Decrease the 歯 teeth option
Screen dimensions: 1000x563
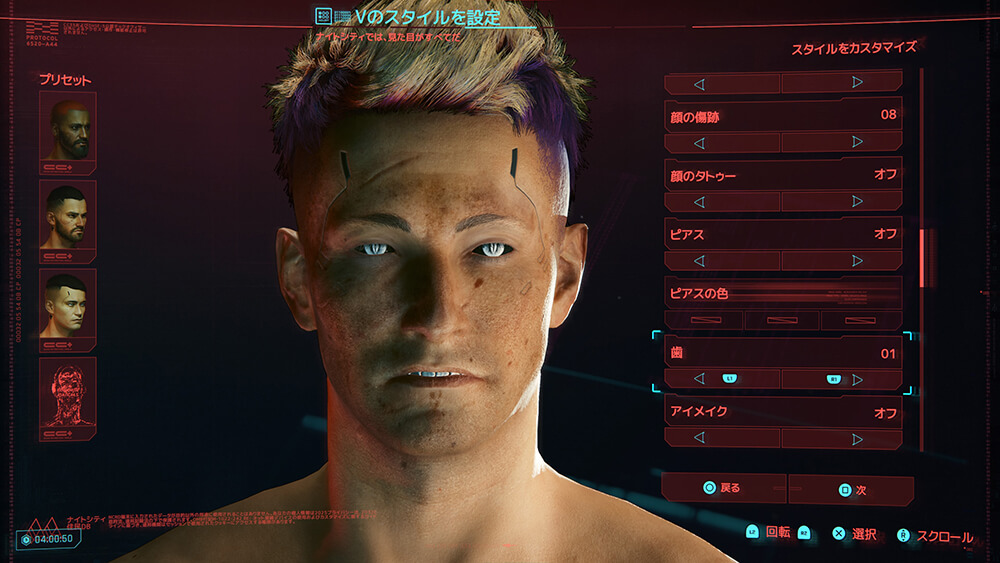click(x=699, y=379)
